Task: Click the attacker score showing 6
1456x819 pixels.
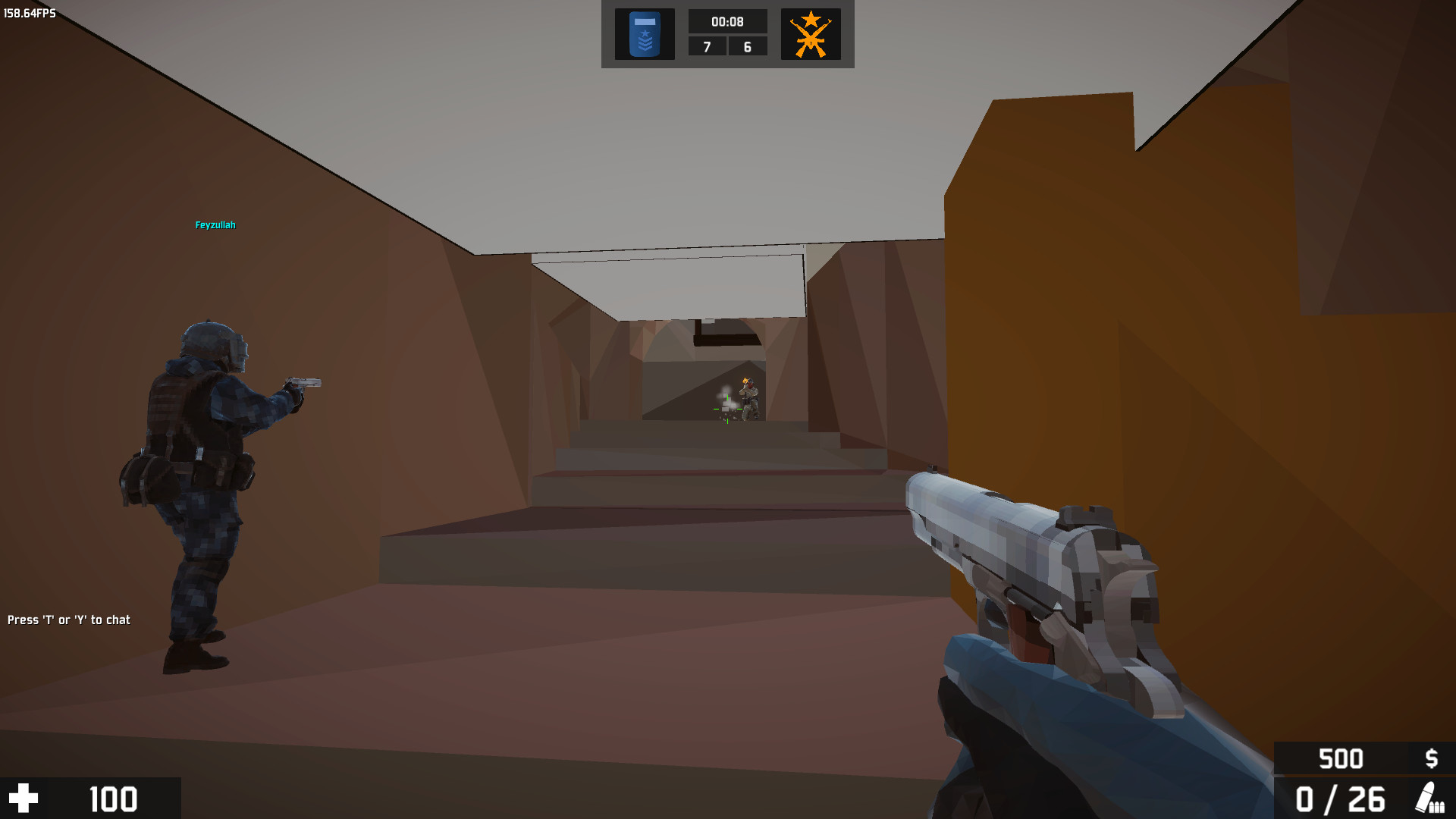Action: [x=746, y=46]
